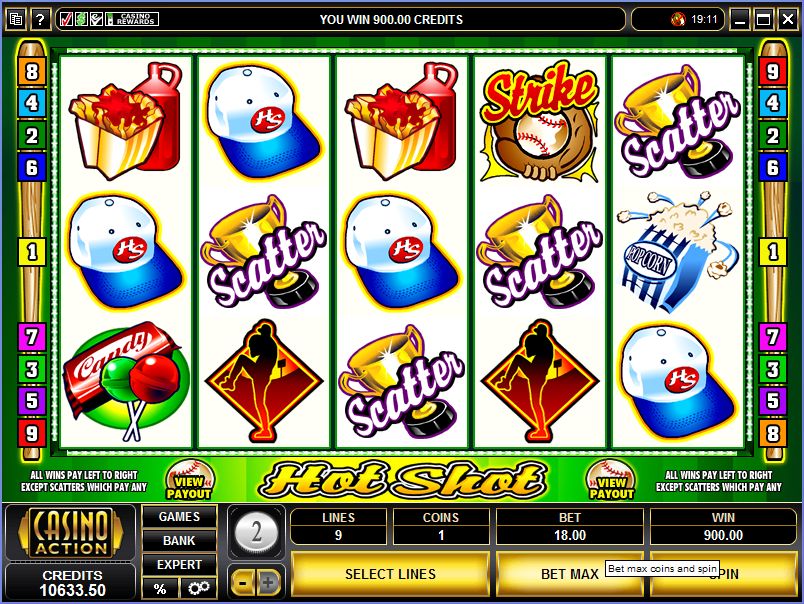Choose Select Lines

[390, 574]
